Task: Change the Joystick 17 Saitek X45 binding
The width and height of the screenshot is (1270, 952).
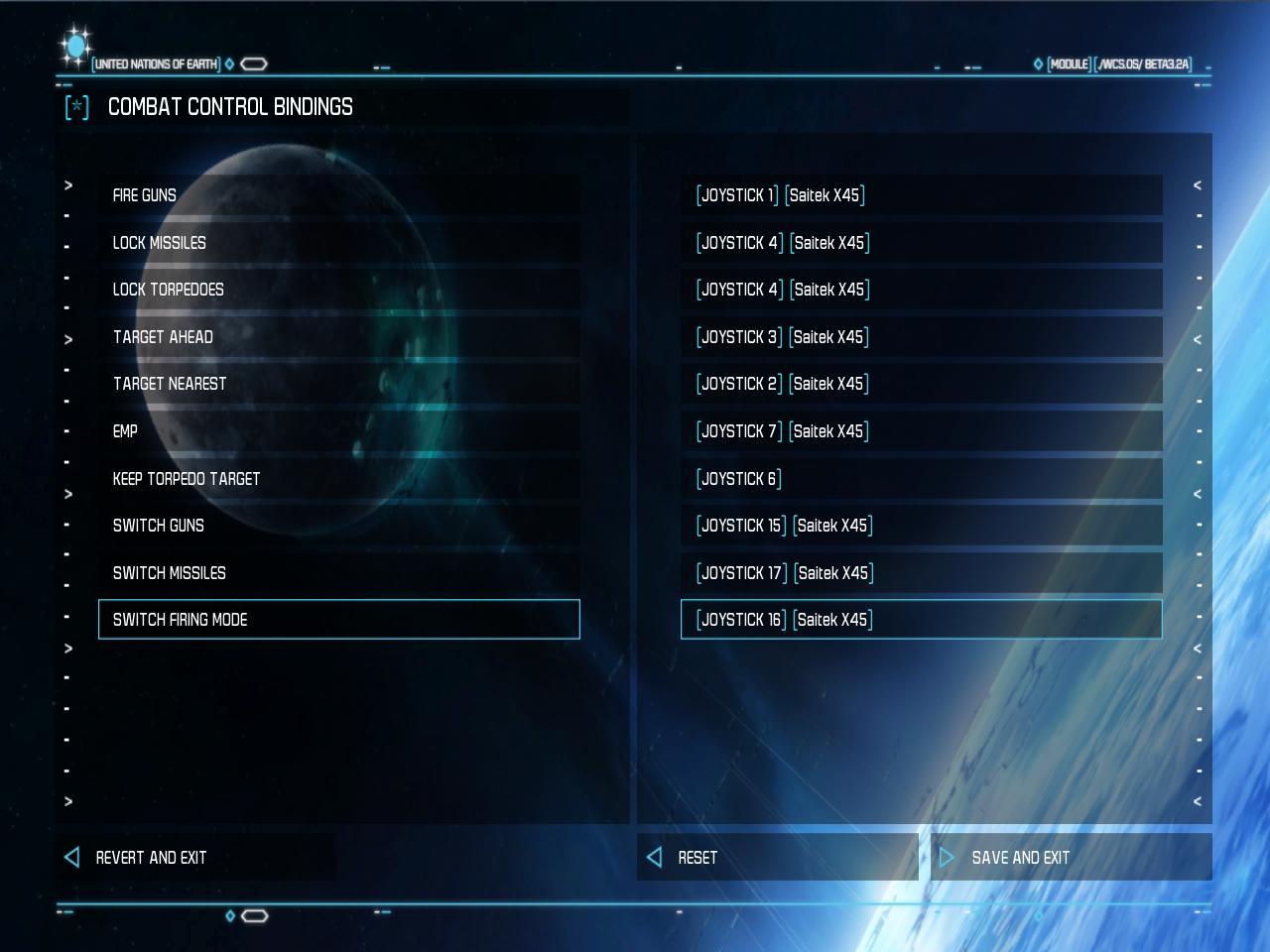Action: point(921,573)
